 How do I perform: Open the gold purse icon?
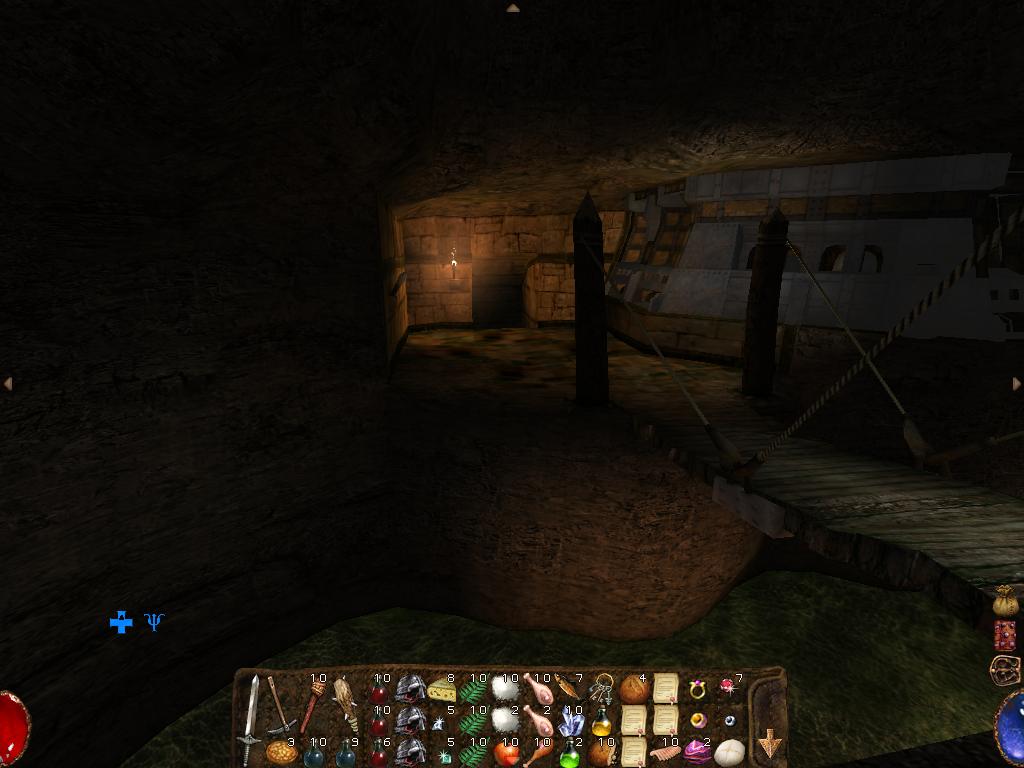pyautogui.click(x=1005, y=601)
